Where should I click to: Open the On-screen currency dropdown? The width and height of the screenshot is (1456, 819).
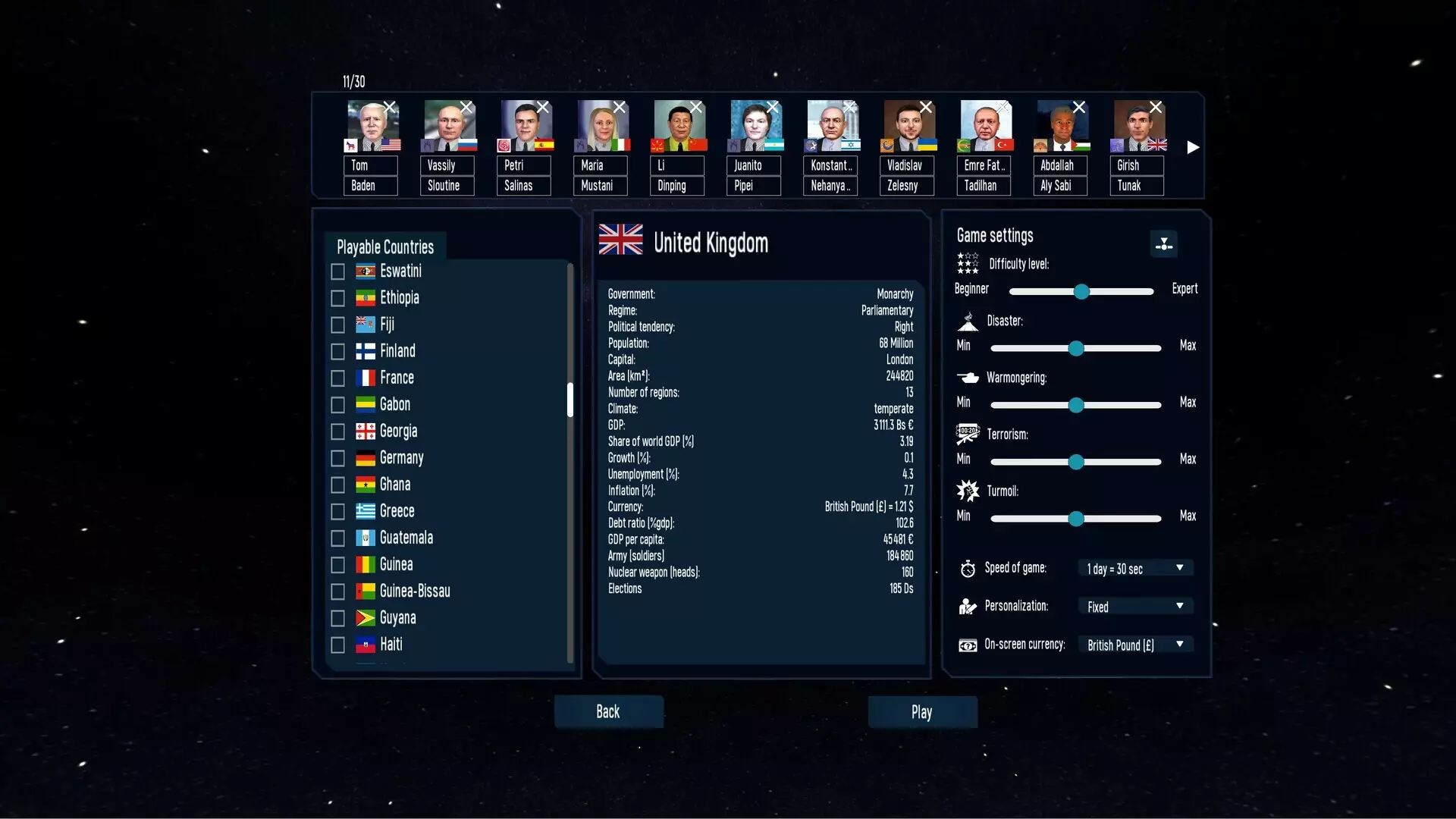point(1136,645)
